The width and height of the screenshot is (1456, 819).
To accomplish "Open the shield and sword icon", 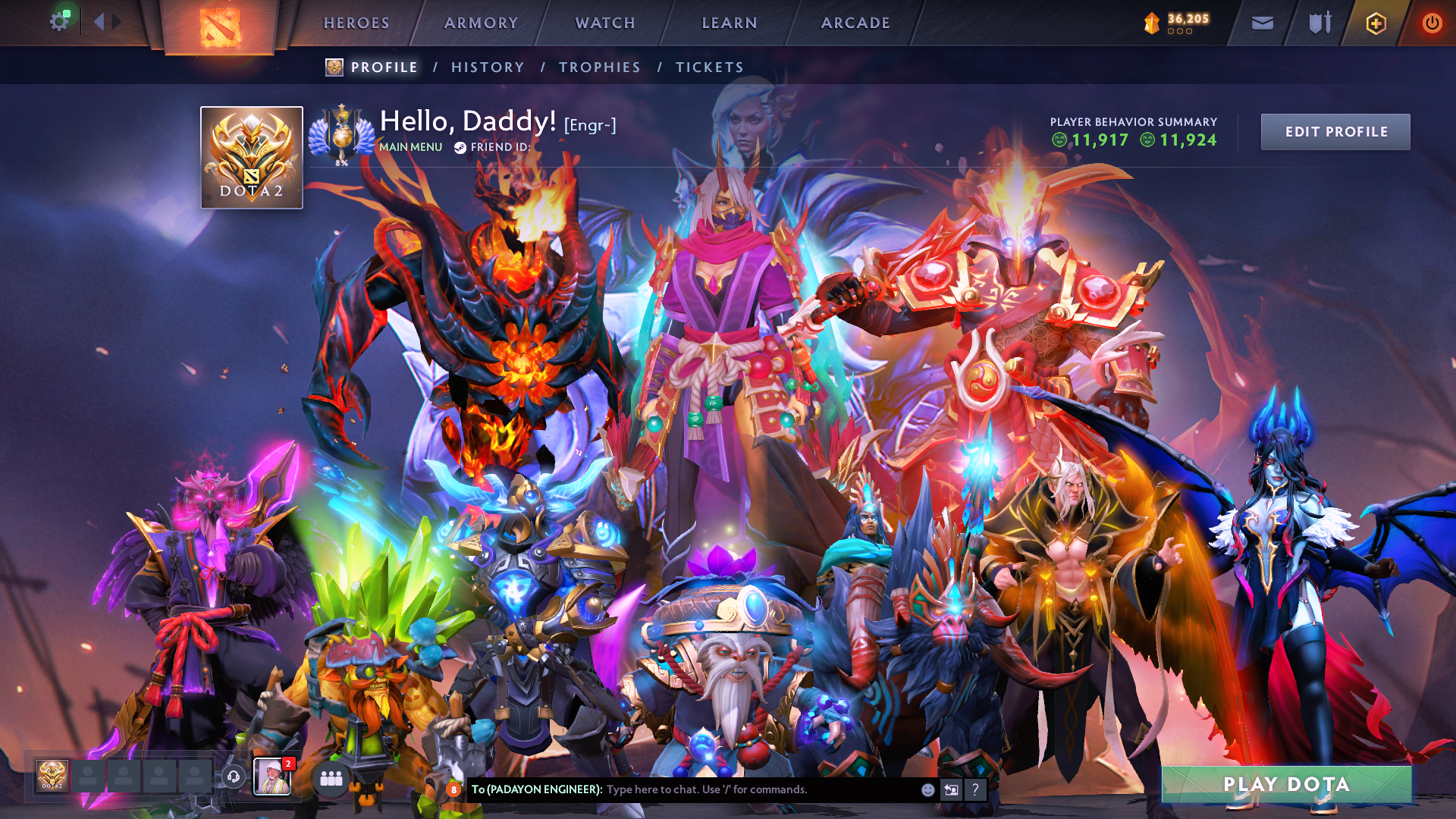I will [x=1319, y=24].
